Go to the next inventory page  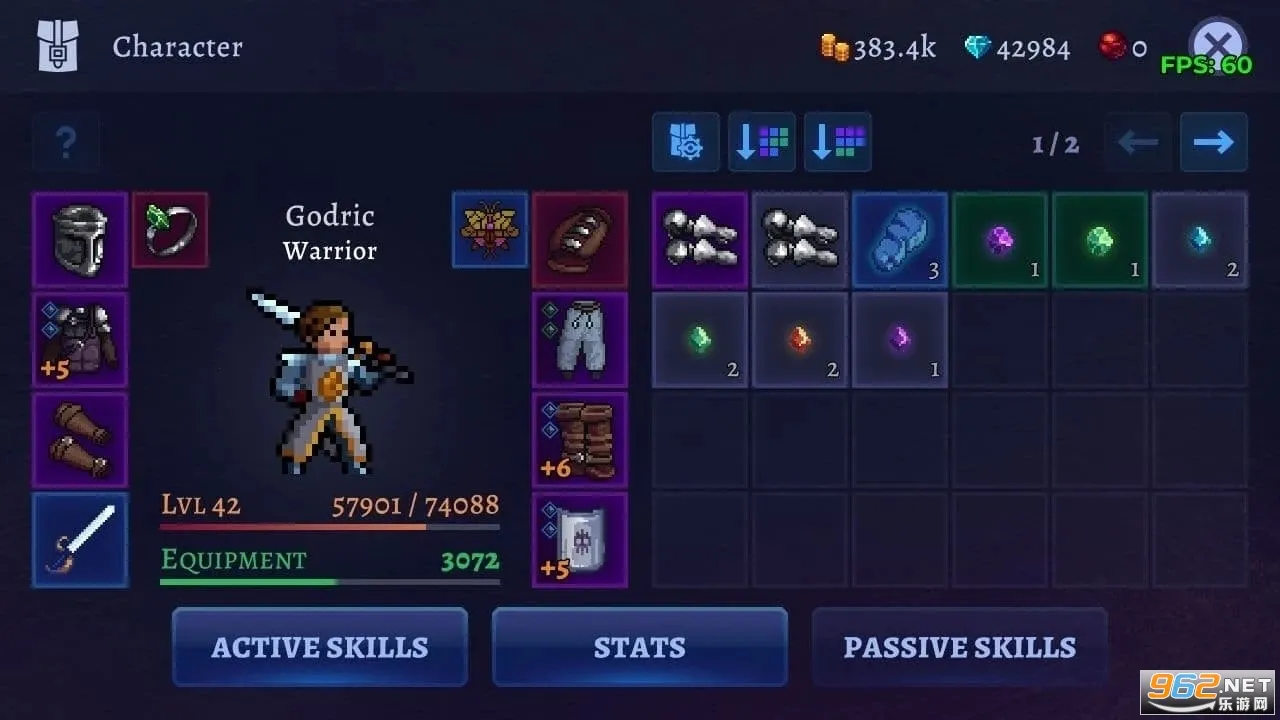(x=1213, y=142)
